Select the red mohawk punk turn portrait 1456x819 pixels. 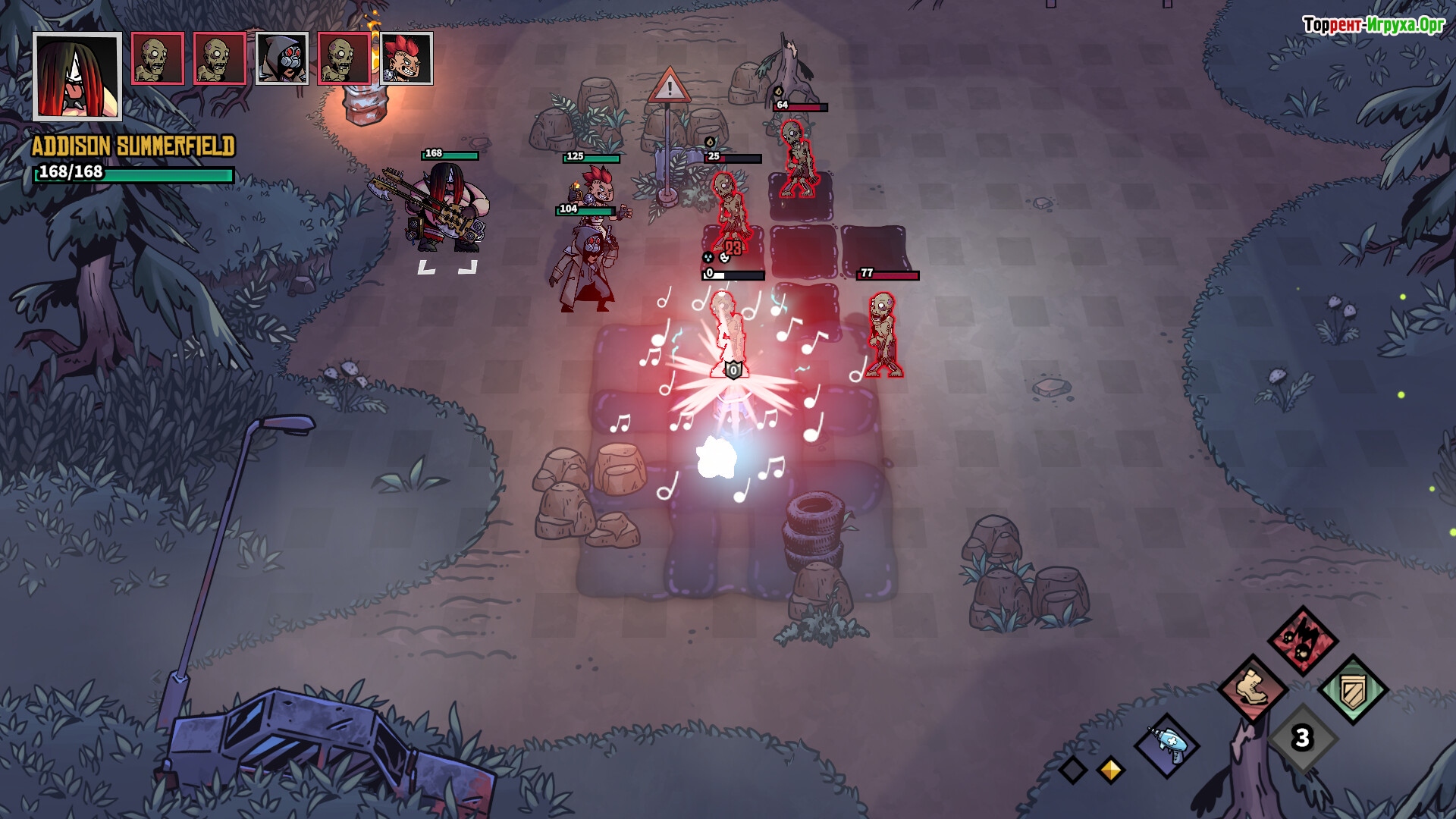(x=406, y=58)
